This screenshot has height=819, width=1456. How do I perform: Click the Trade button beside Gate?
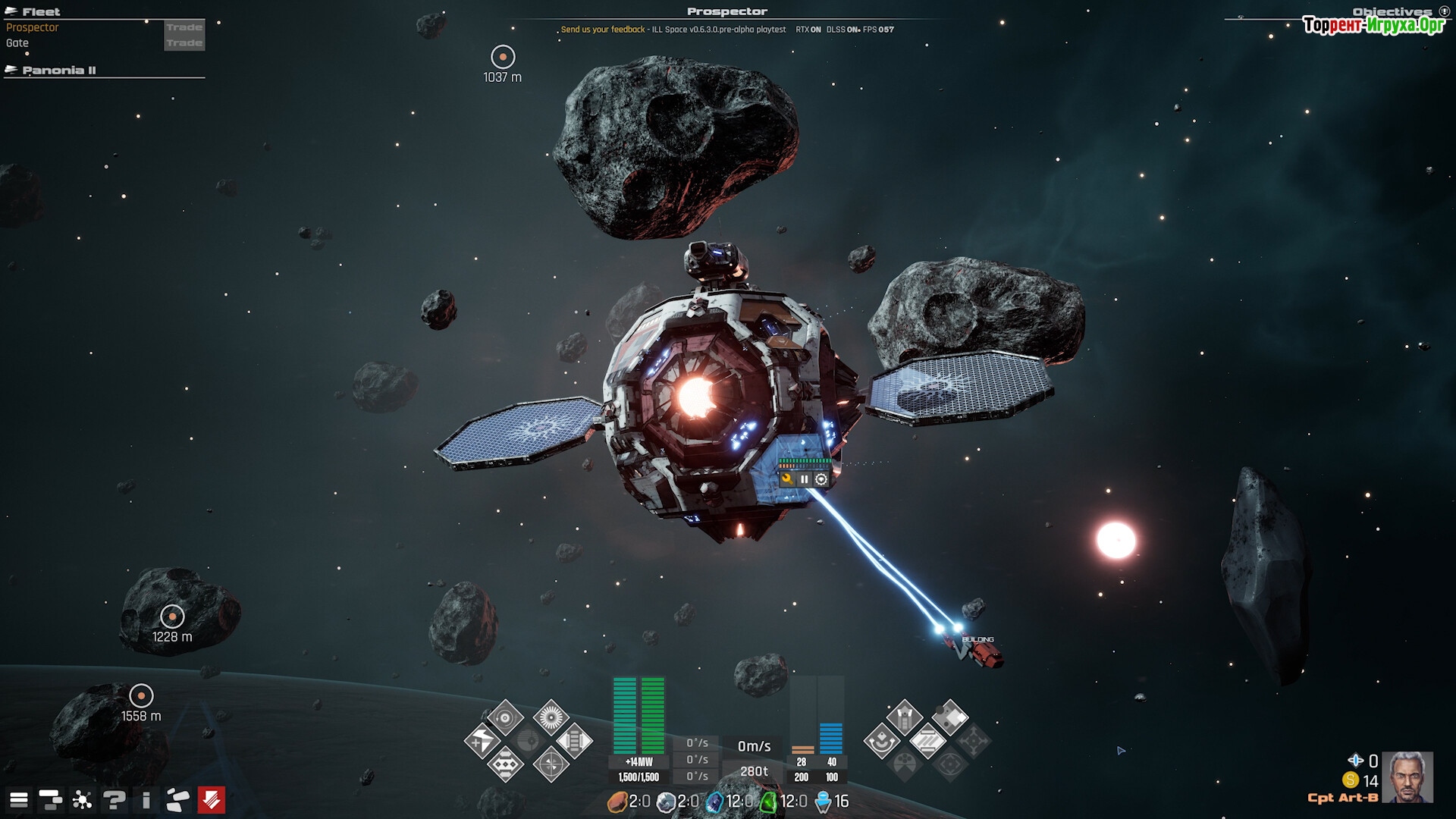point(184,43)
